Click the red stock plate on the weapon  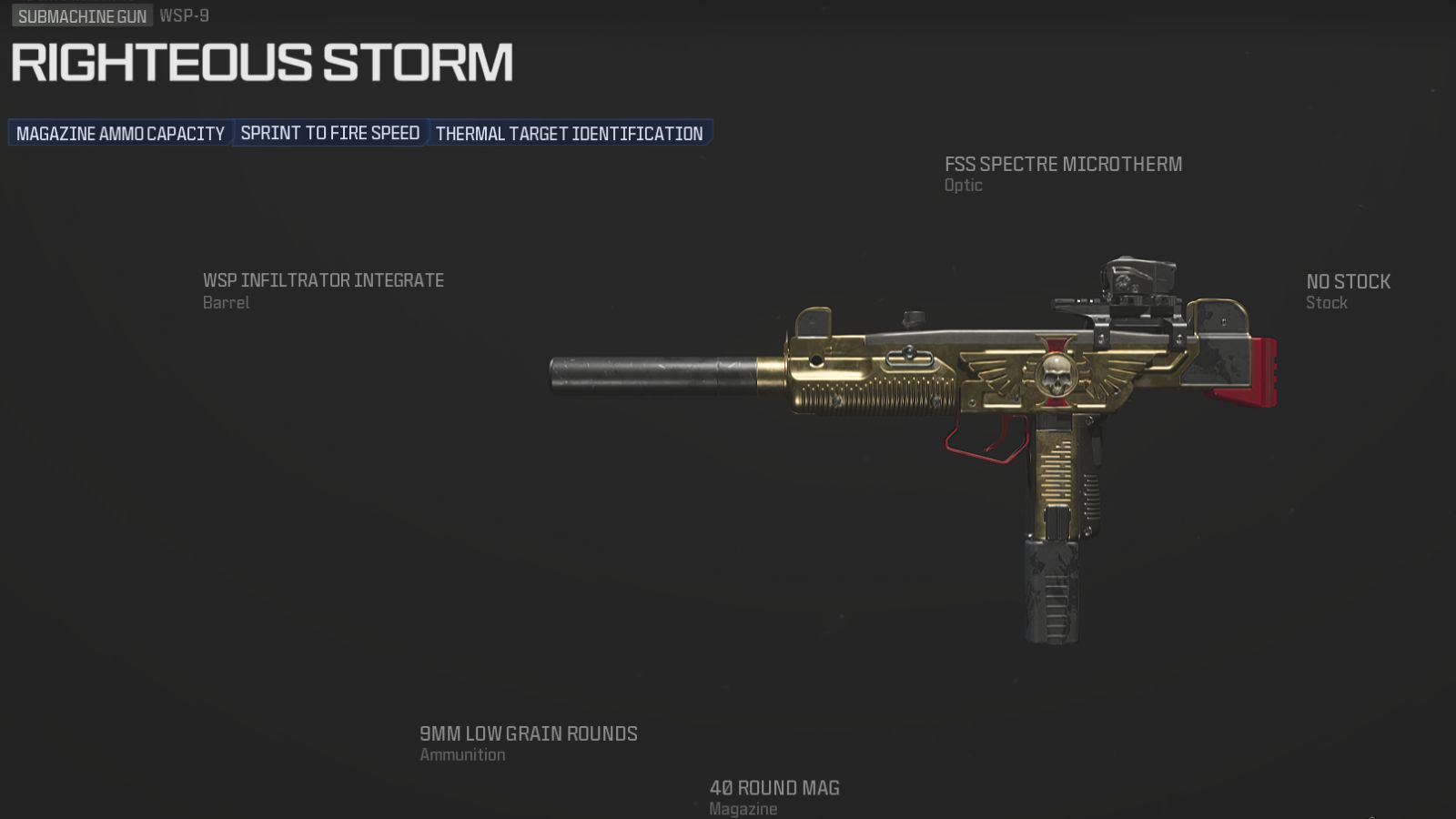tap(1265, 373)
